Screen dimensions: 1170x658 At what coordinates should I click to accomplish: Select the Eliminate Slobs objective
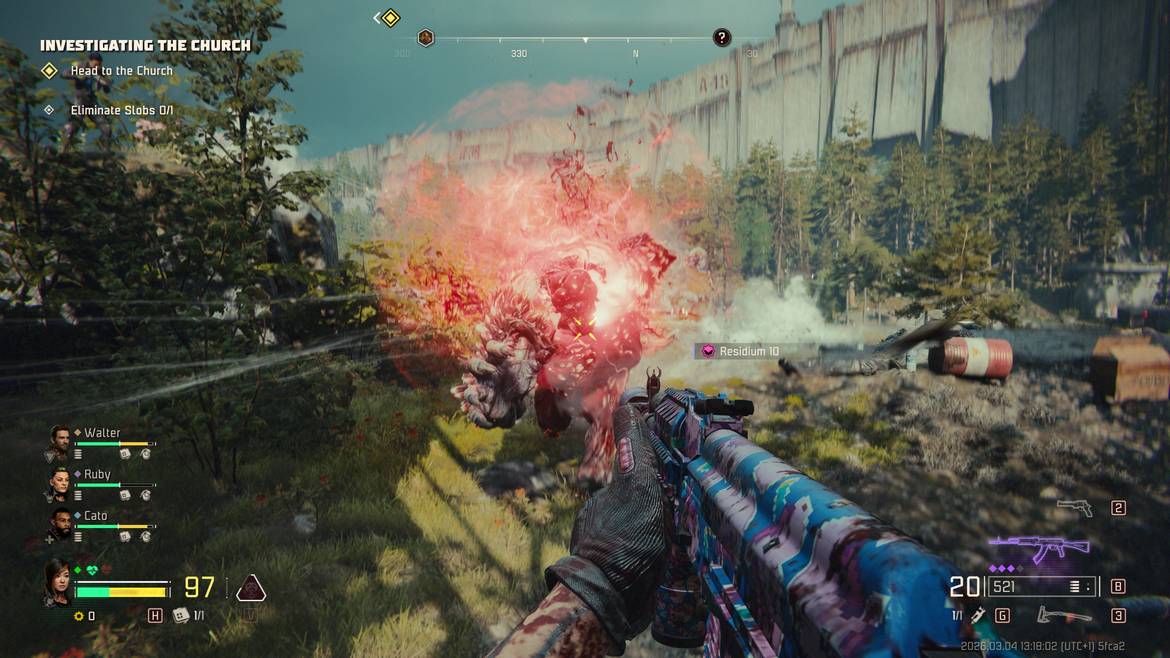point(121,110)
